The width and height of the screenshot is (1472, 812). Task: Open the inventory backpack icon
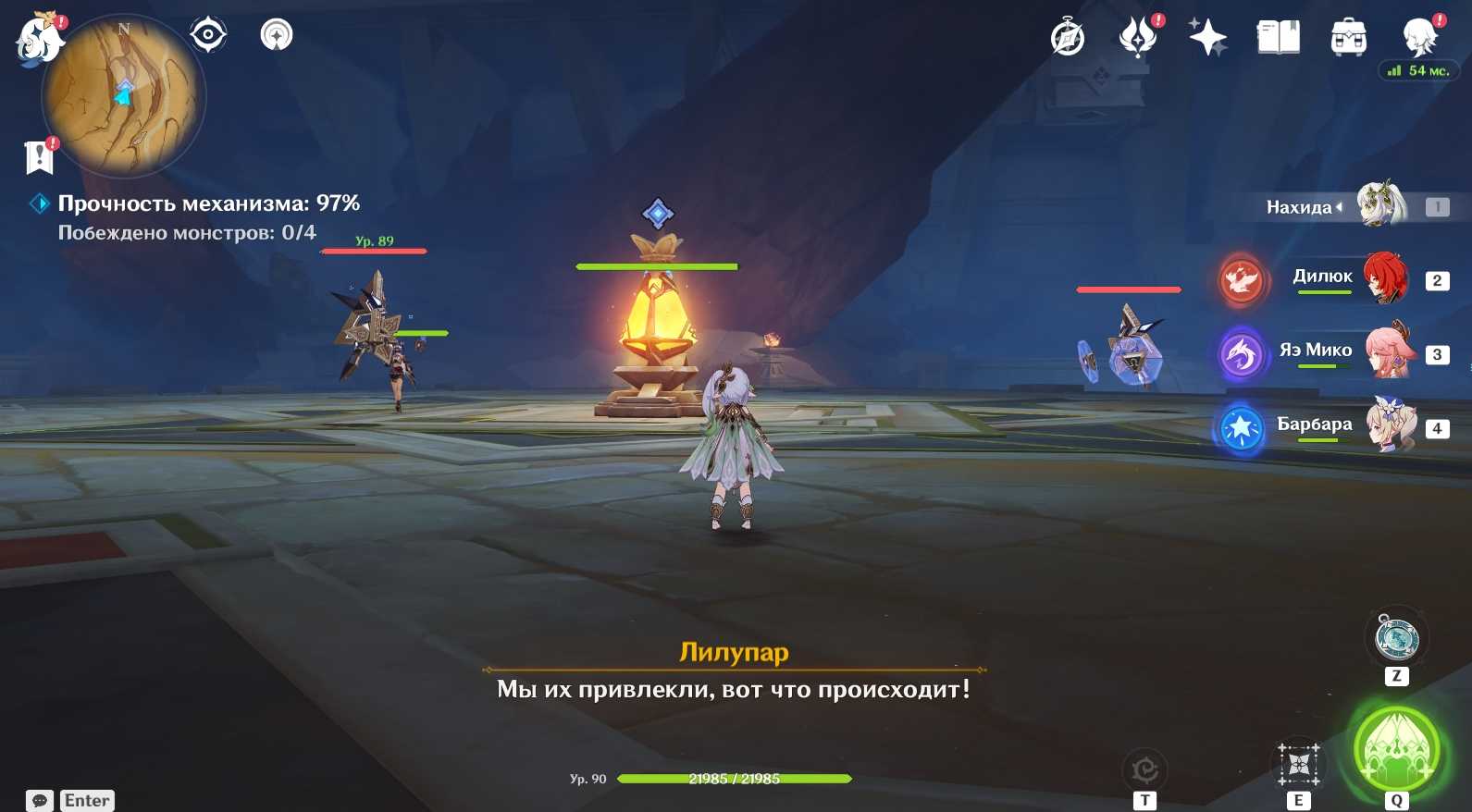click(x=1348, y=38)
